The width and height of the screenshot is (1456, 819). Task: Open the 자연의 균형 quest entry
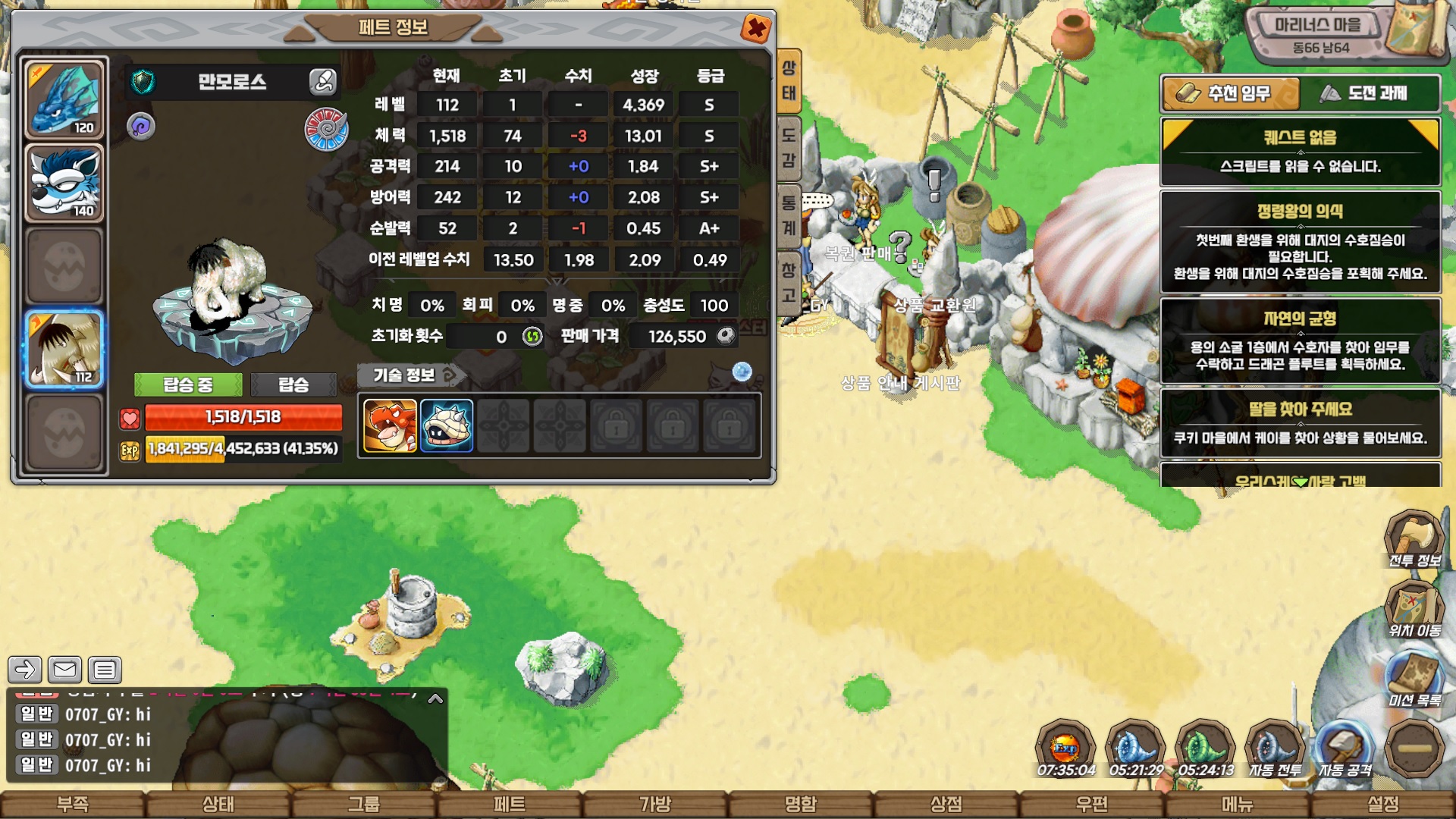coord(1300,341)
